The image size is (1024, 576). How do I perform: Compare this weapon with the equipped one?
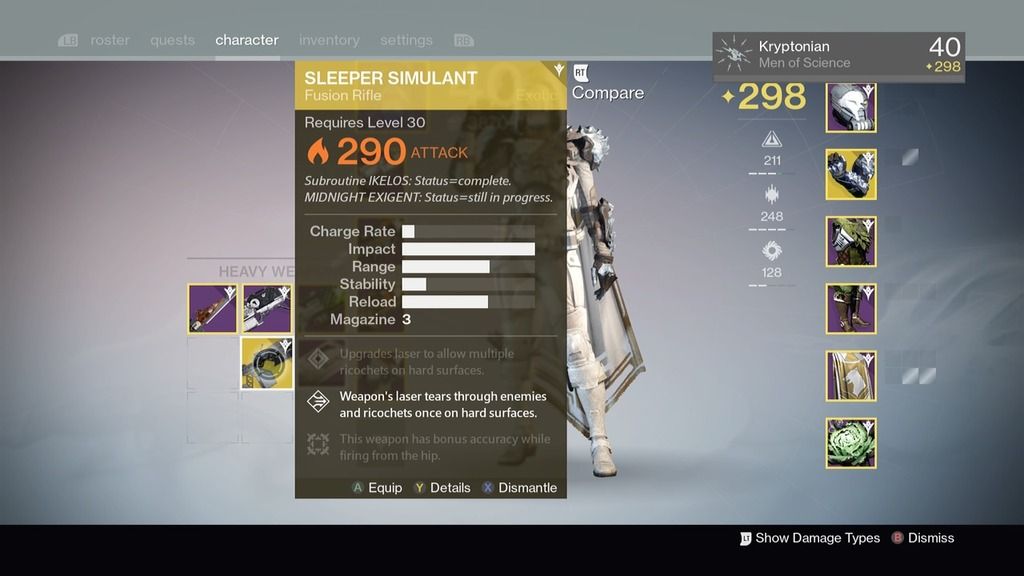(x=607, y=93)
